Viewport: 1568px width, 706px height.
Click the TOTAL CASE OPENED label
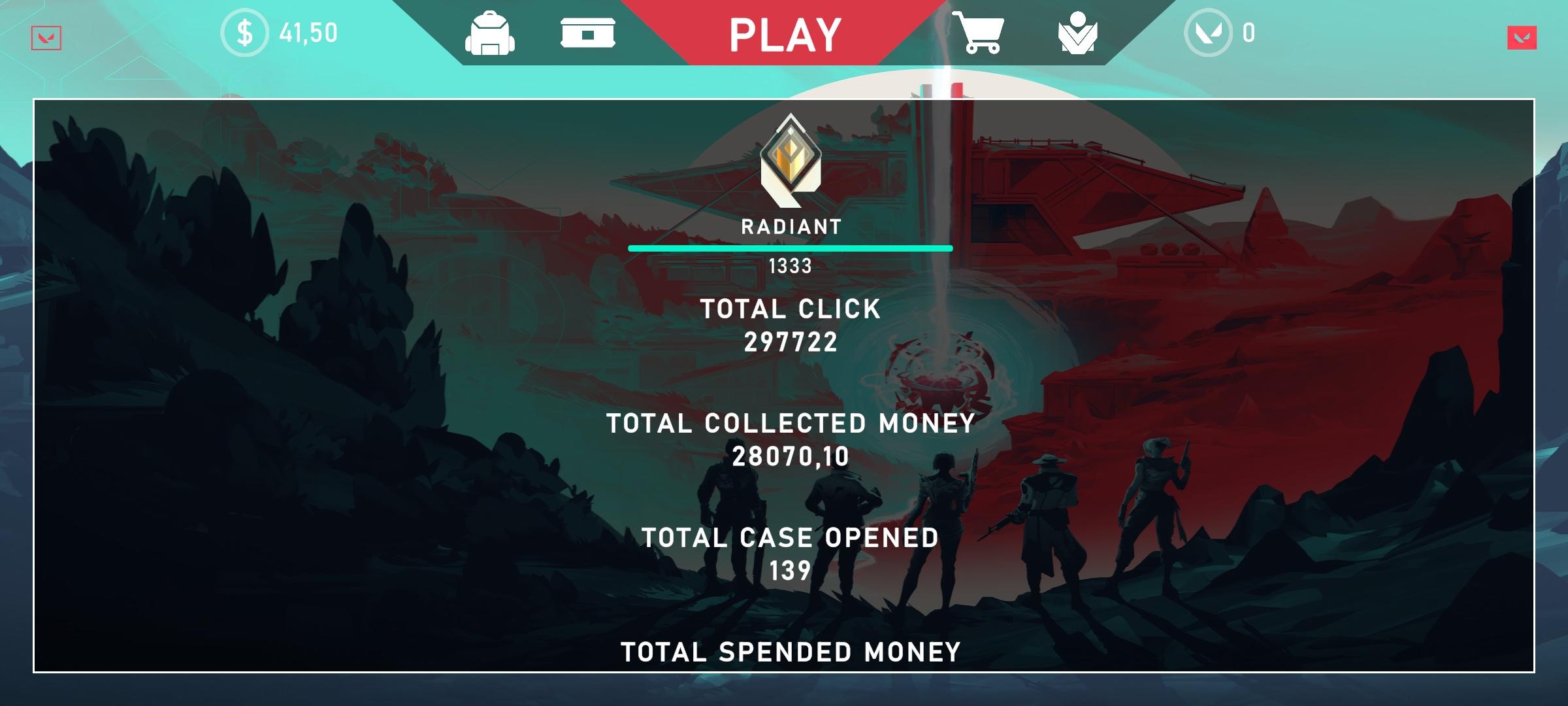coord(790,537)
